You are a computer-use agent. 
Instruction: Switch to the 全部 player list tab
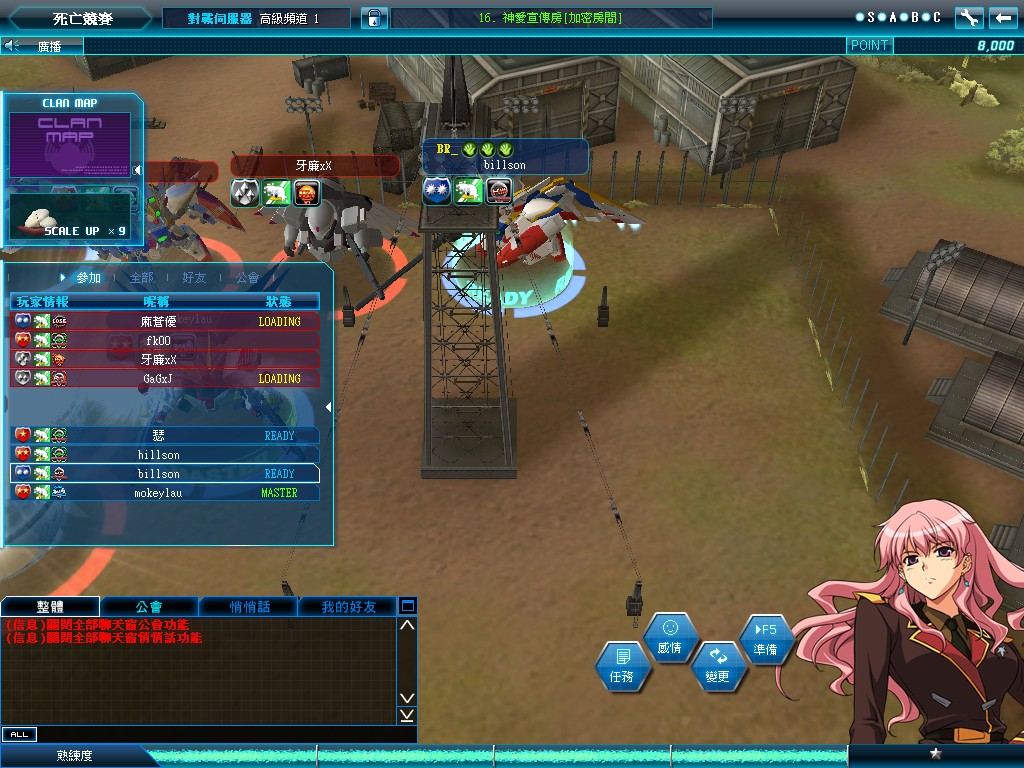click(x=142, y=278)
